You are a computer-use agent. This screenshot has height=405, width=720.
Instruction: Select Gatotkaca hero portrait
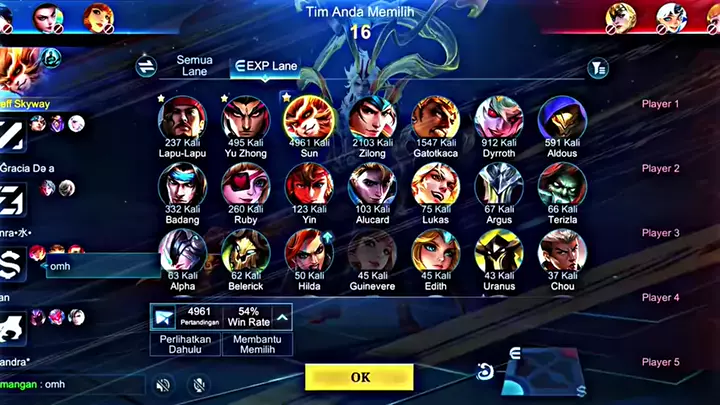click(x=435, y=118)
